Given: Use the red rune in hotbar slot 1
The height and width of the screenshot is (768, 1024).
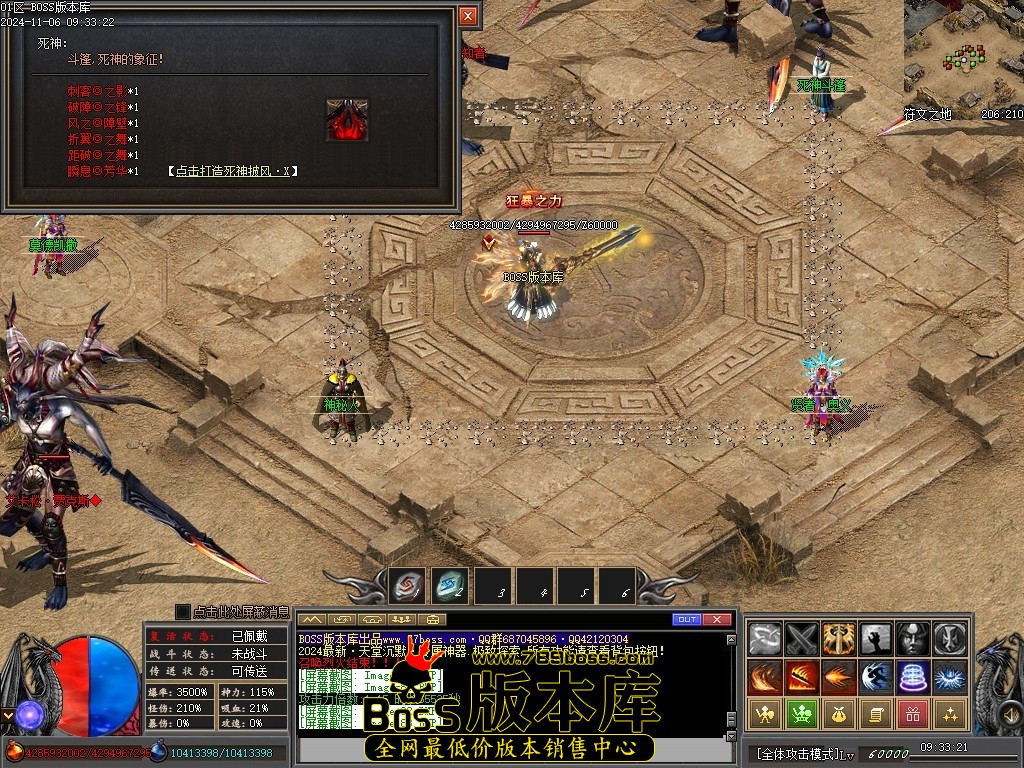Looking at the screenshot, I should coord(406,587).
